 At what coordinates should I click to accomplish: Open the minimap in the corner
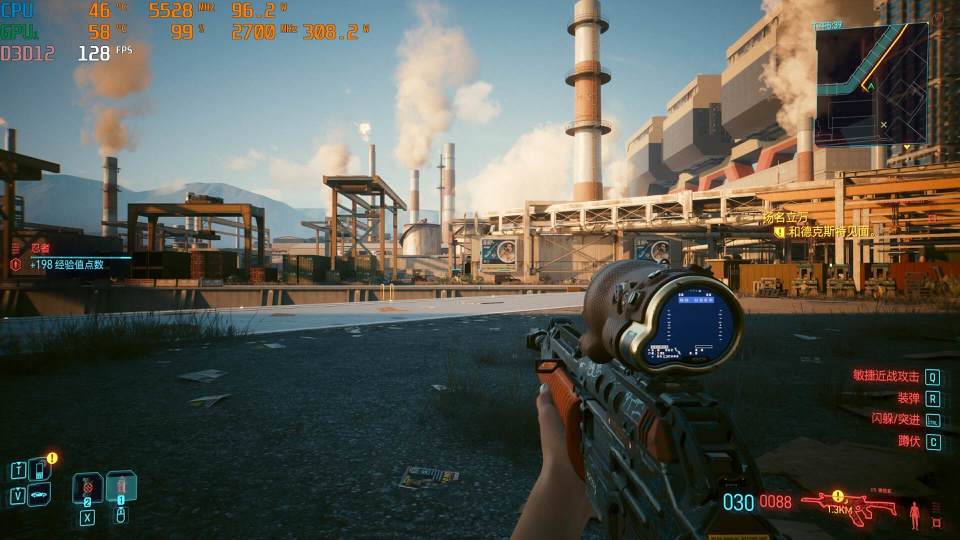[x=871, y=84]
